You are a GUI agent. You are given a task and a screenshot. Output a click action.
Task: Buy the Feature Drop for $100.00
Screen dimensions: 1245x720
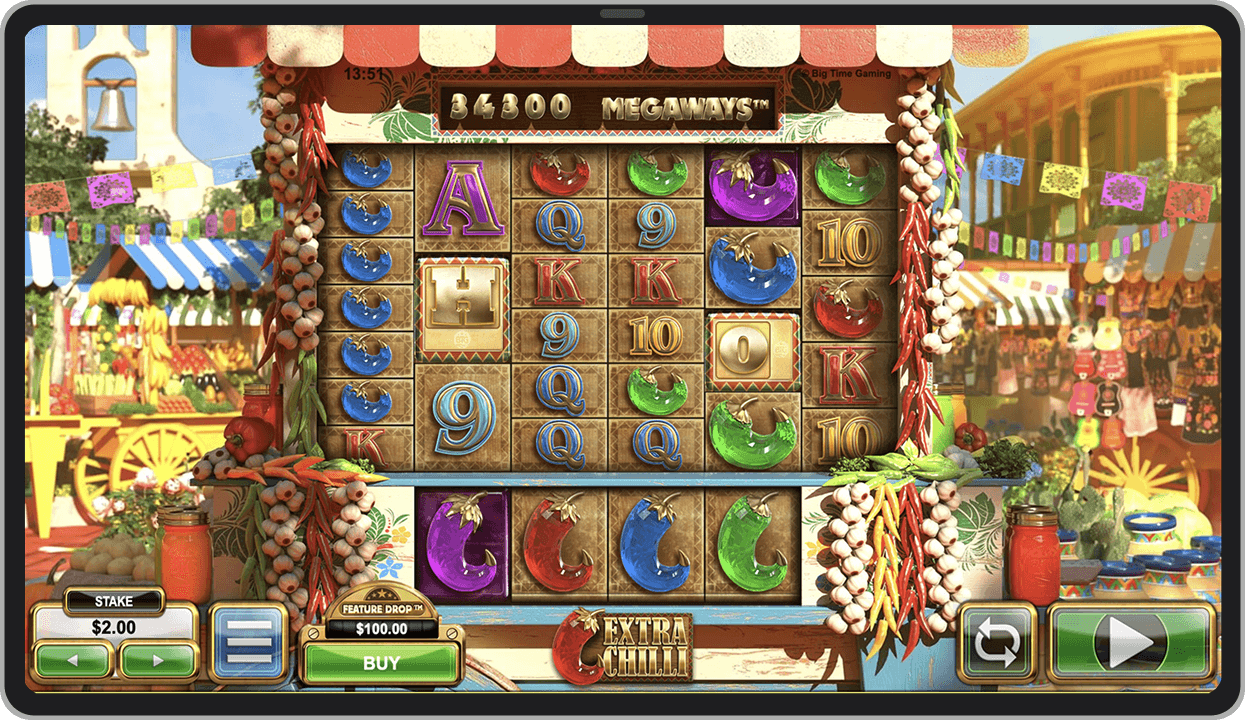click(381, 662)
